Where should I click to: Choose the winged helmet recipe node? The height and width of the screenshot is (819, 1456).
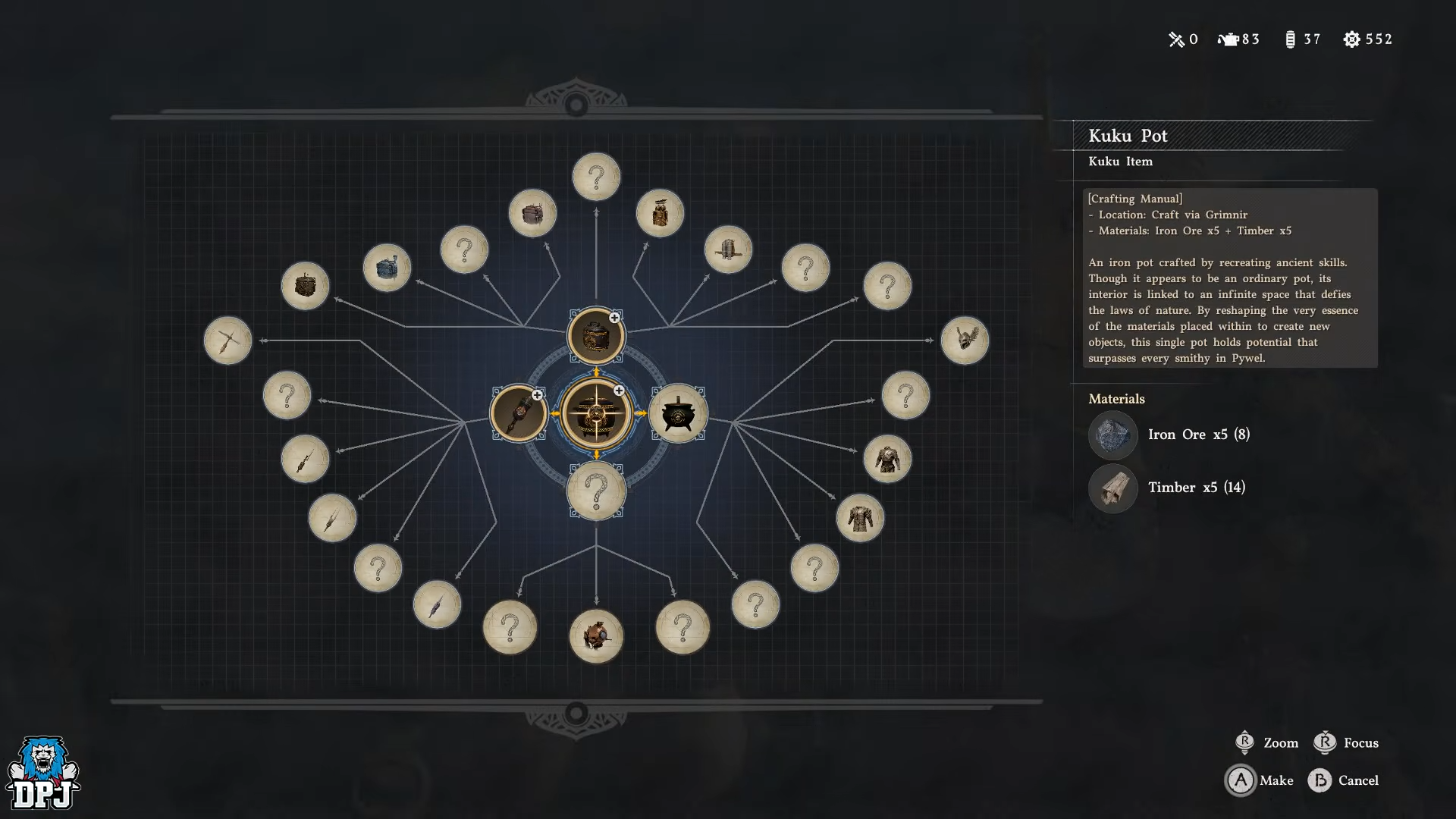click(x=965, y=340)
